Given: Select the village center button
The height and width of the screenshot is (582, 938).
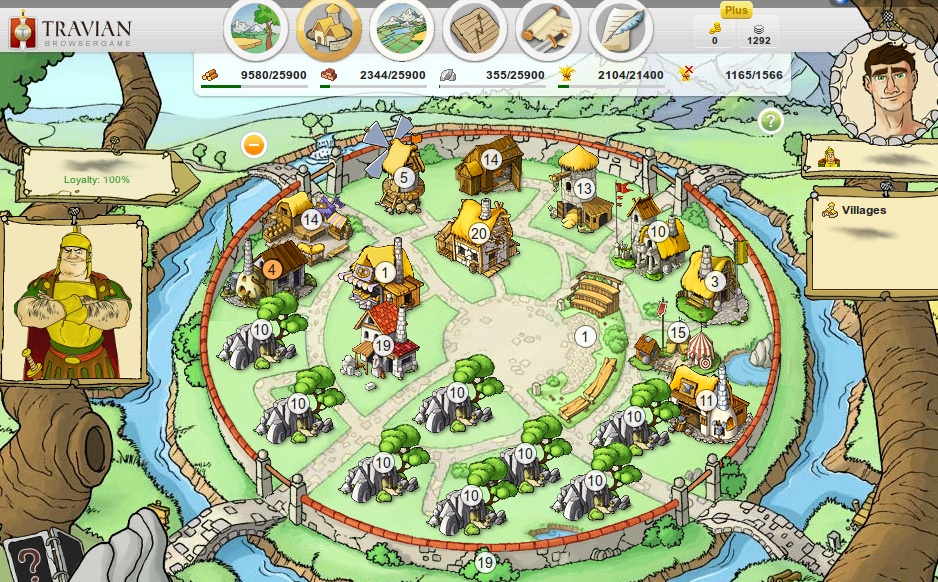Looking at the screenshot, I should 329,29.
